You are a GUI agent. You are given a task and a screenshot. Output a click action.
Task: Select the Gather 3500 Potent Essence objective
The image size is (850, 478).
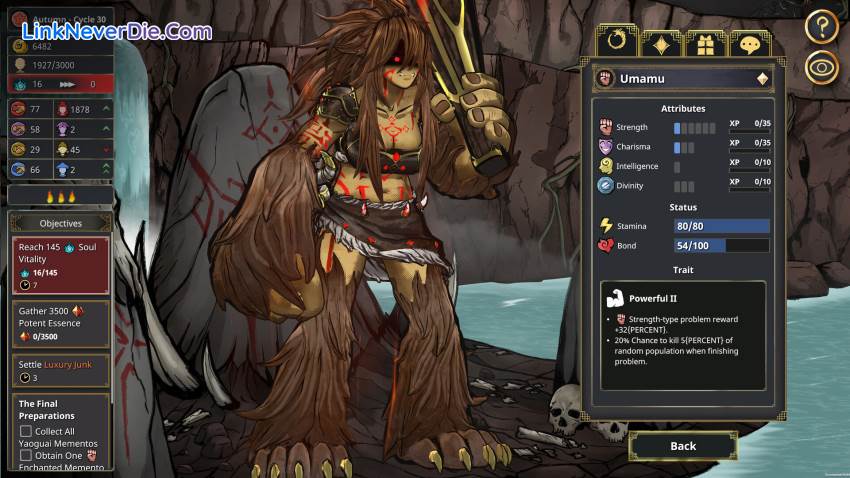click(60, 324)
